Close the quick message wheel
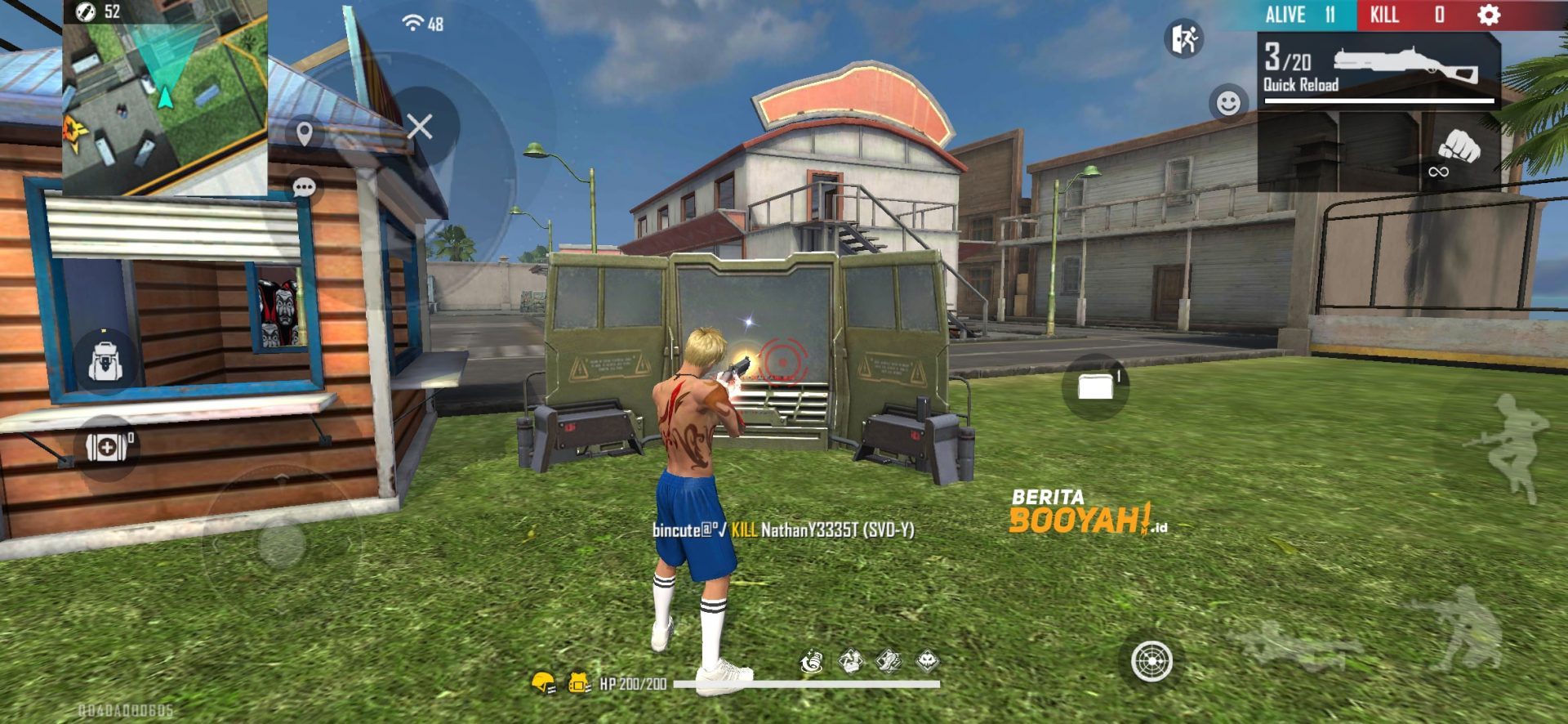The image size is (1568, 724). click(420, 127)
